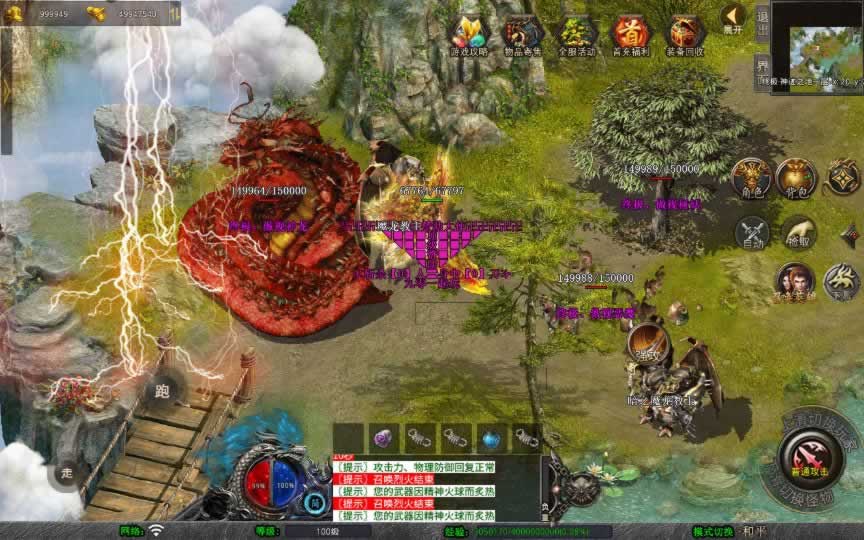Viewport: 864px width, 540px height.
Task: Open the 首充福利 first-recharge bonus
Action: (631, 34)
